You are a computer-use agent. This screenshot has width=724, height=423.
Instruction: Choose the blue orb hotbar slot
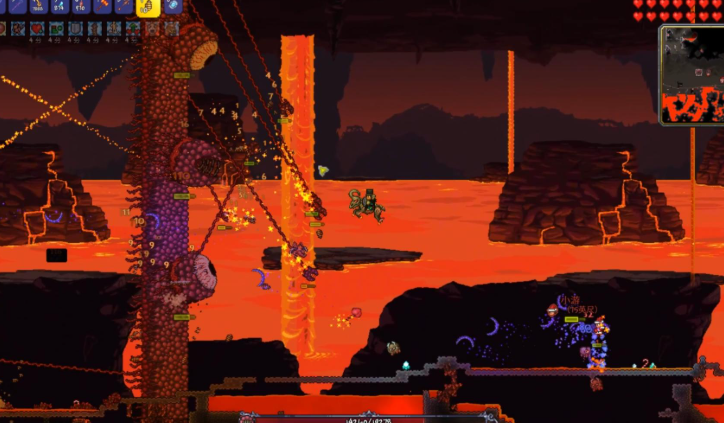(173, 5)
